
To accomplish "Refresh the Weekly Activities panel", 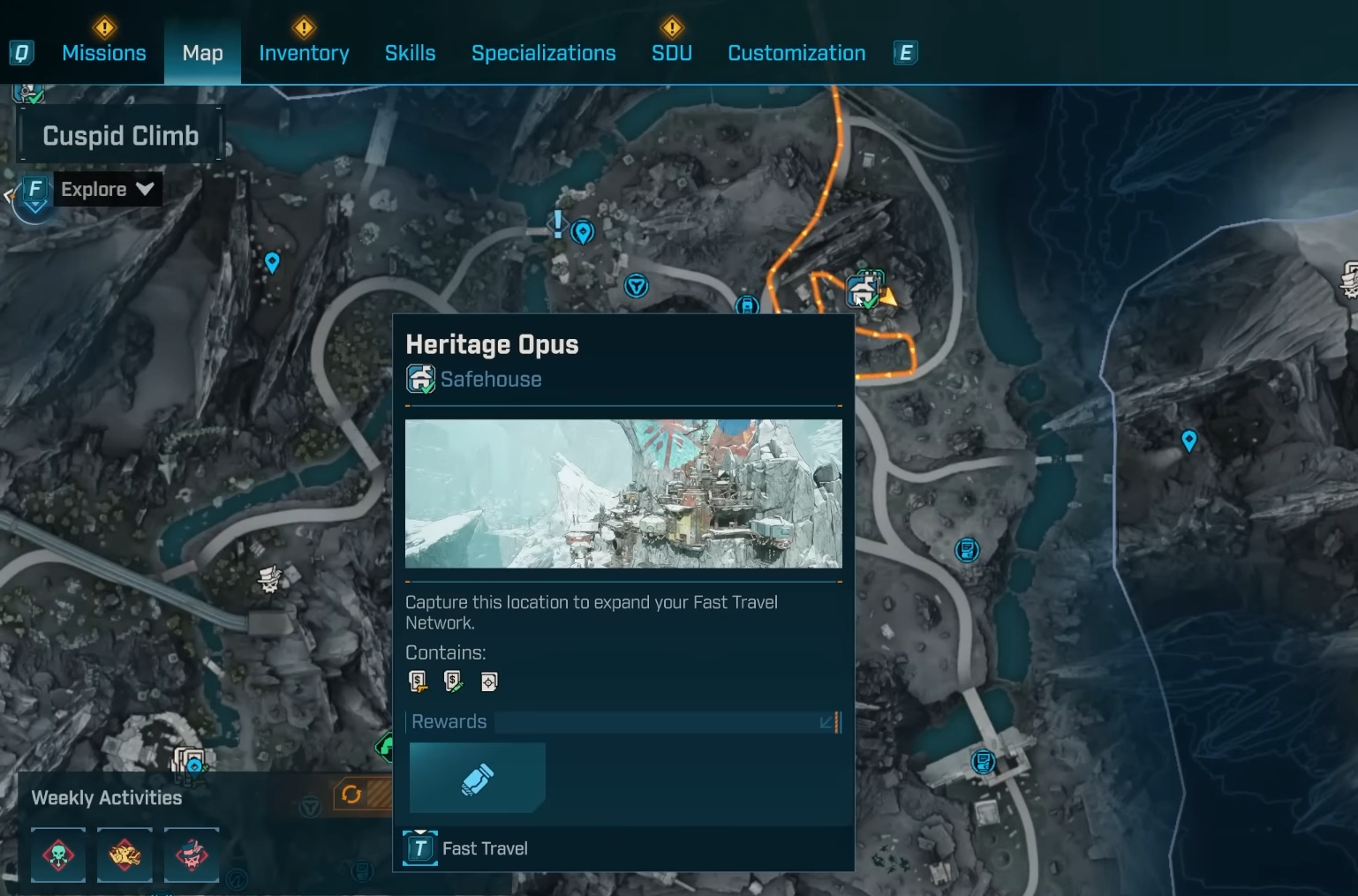I will click(351, 794).
